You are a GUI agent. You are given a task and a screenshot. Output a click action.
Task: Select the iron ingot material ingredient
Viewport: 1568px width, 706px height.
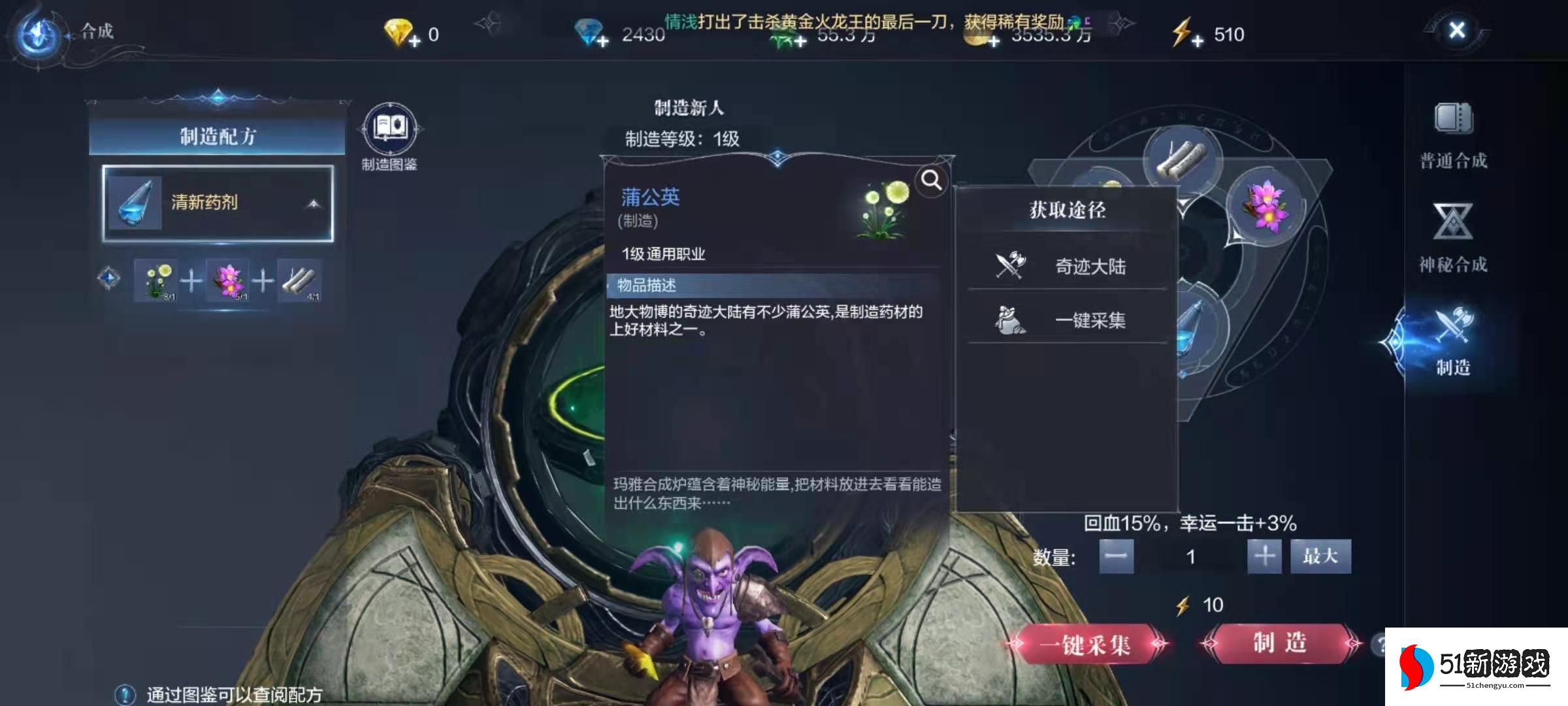pyautogui.click(x=299, y=281)
